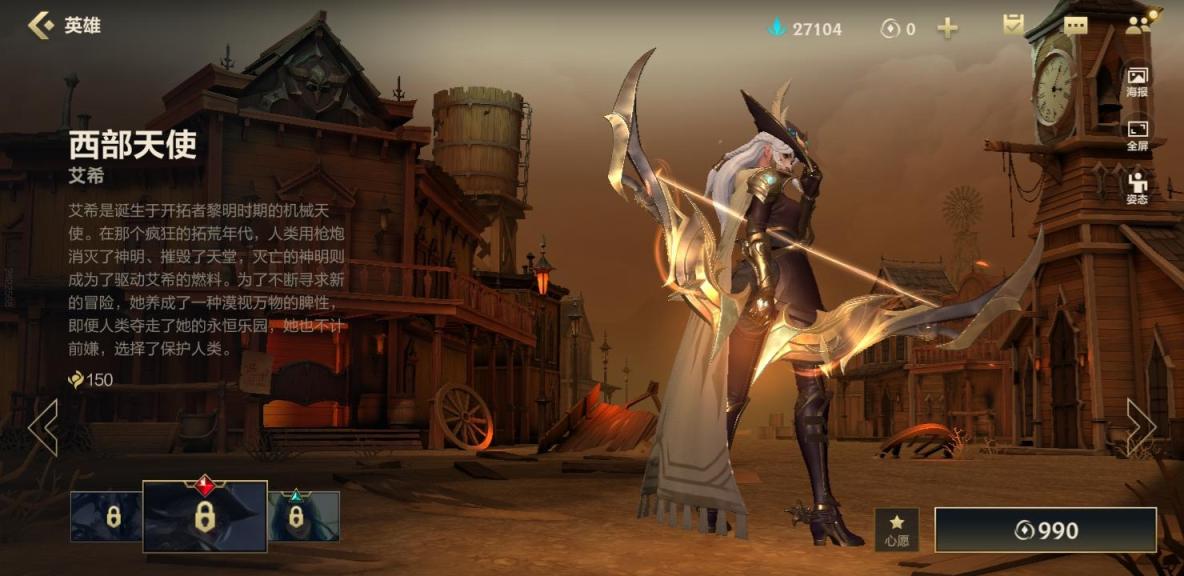Buy the skin for 990
This screenshot has height=576, width=1184.
point(1045,530)
